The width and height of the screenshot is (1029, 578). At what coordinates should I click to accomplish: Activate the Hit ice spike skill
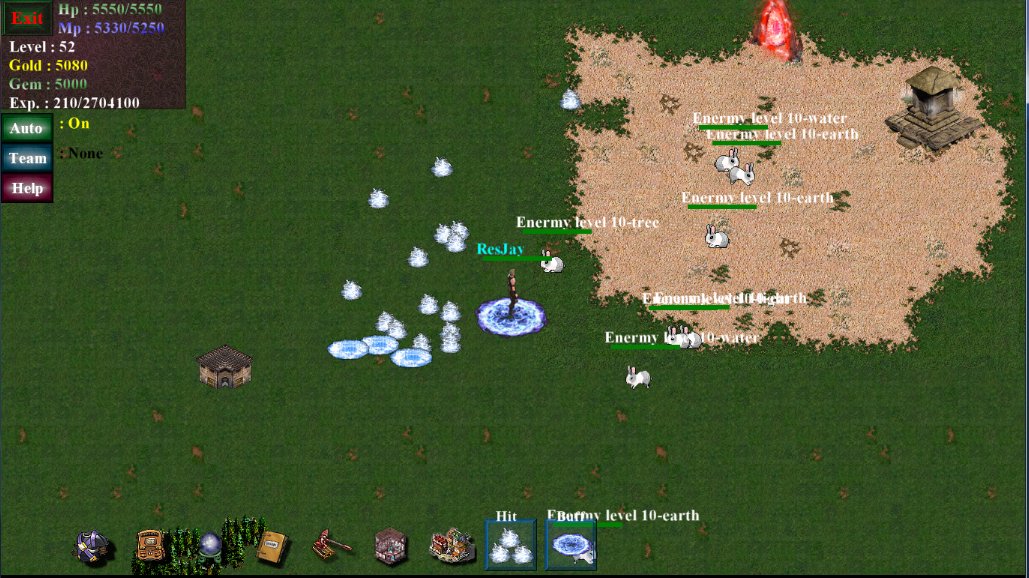click(510, 545)
